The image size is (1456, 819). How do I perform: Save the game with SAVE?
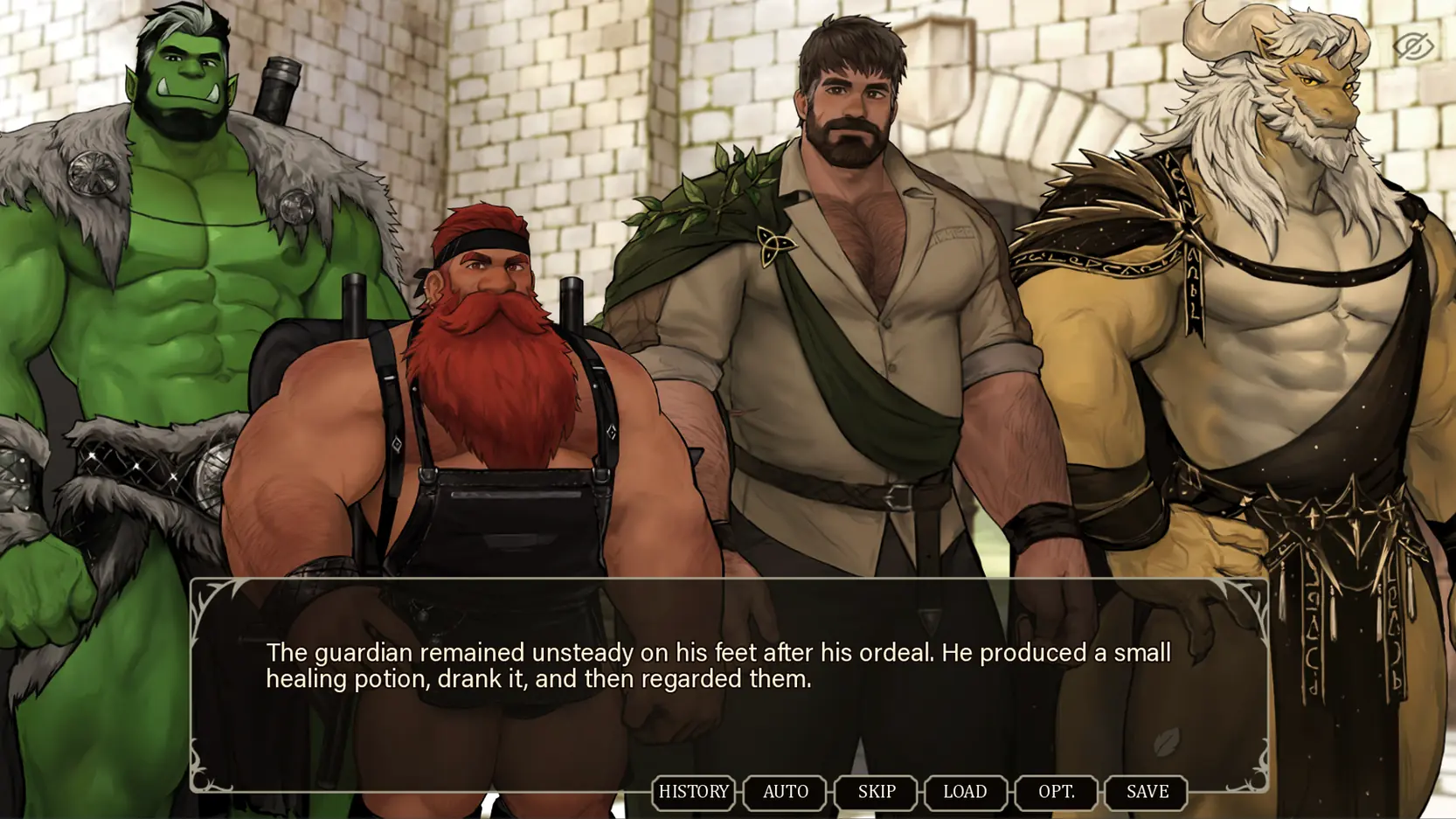(x=1147, y=792)
